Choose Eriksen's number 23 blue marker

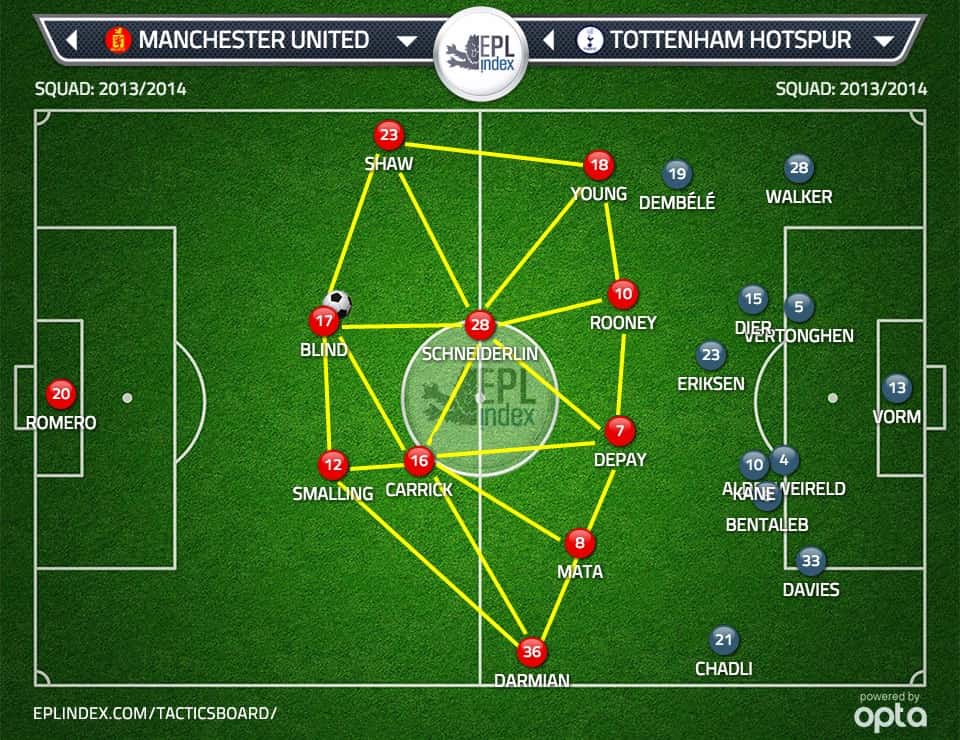[x=710, y=354]
